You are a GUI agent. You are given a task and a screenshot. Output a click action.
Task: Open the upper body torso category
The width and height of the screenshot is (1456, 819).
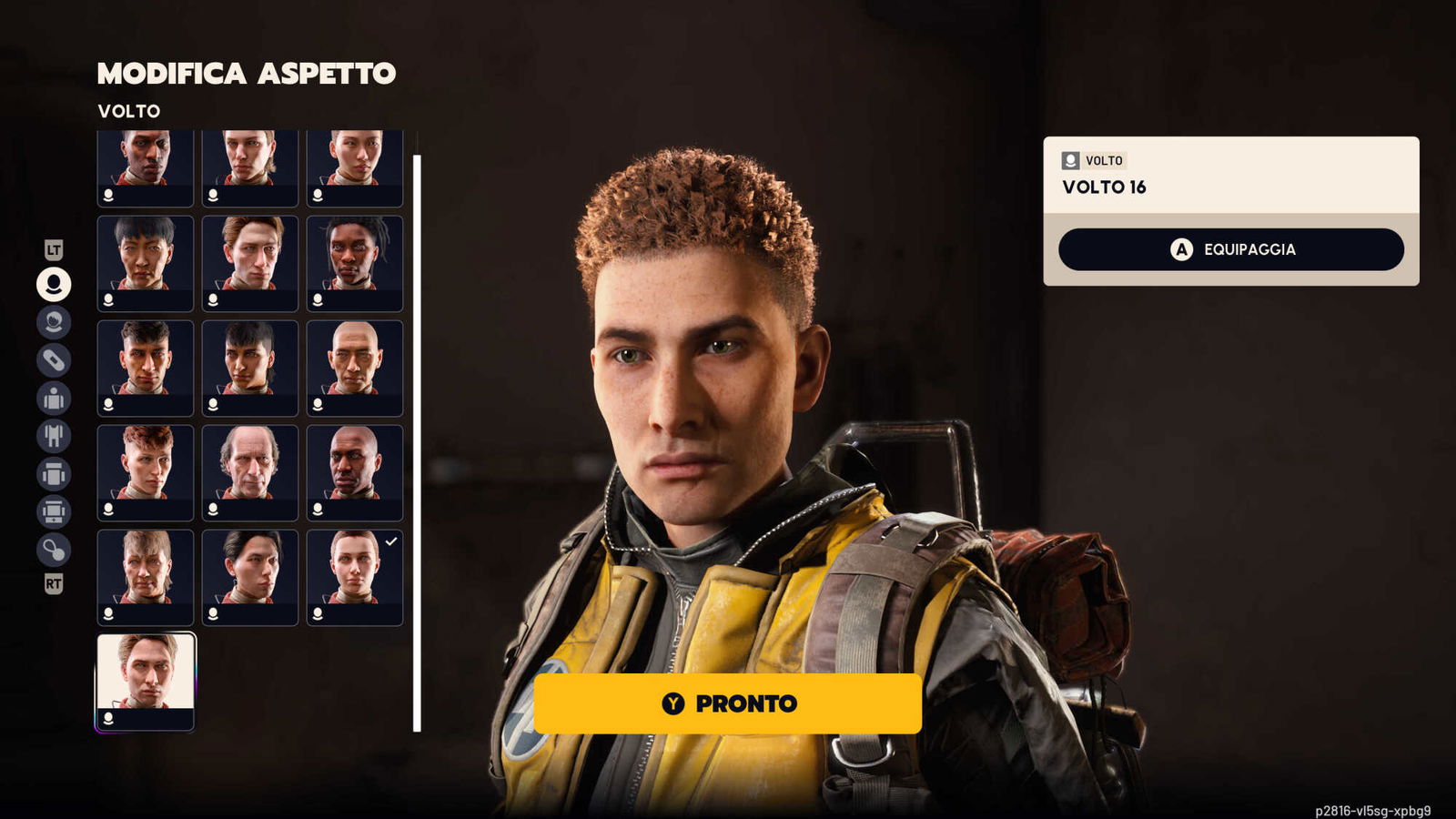point(54,399)
